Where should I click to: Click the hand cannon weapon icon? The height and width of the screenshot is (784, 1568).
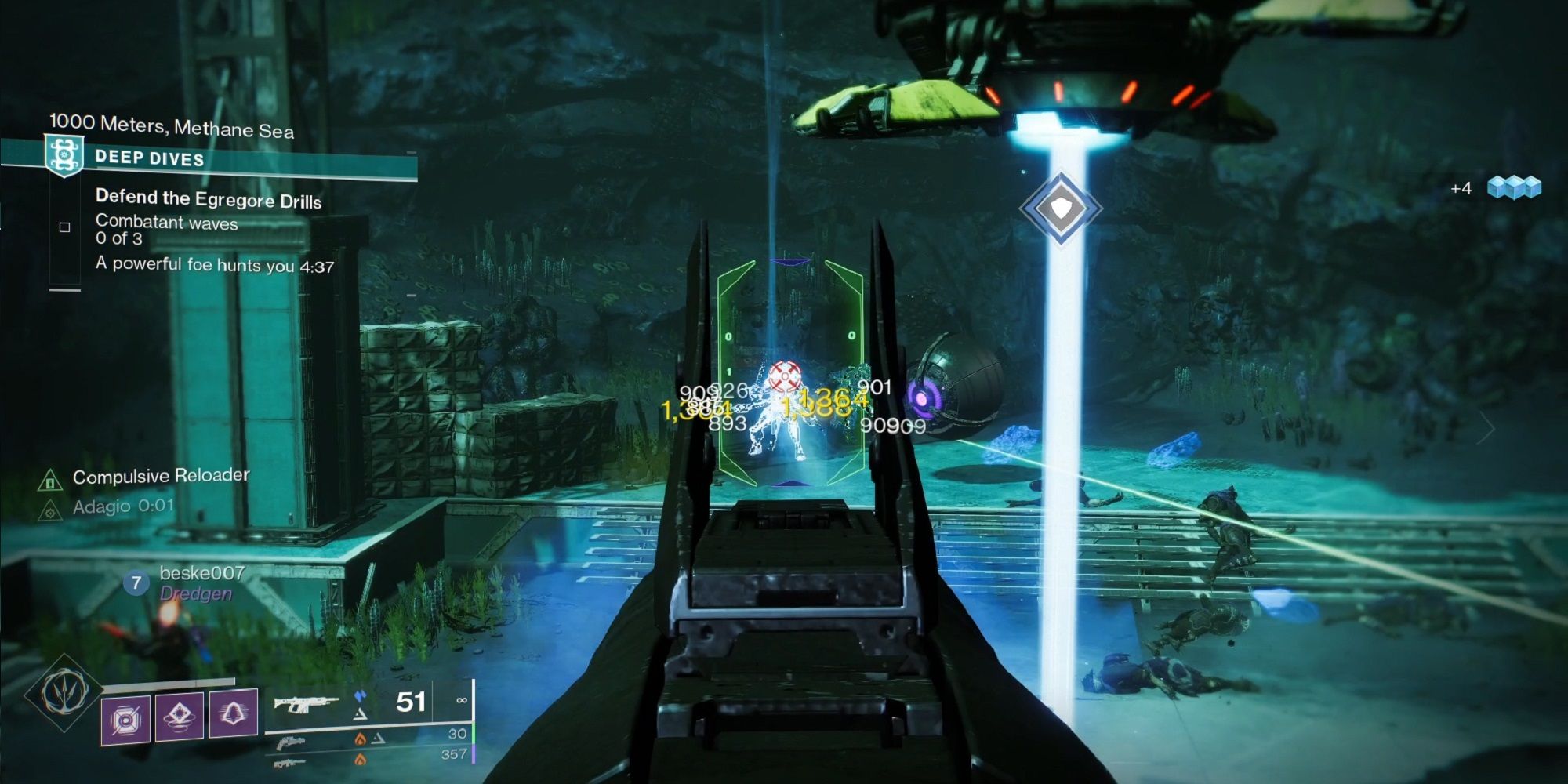pos(292,742)
